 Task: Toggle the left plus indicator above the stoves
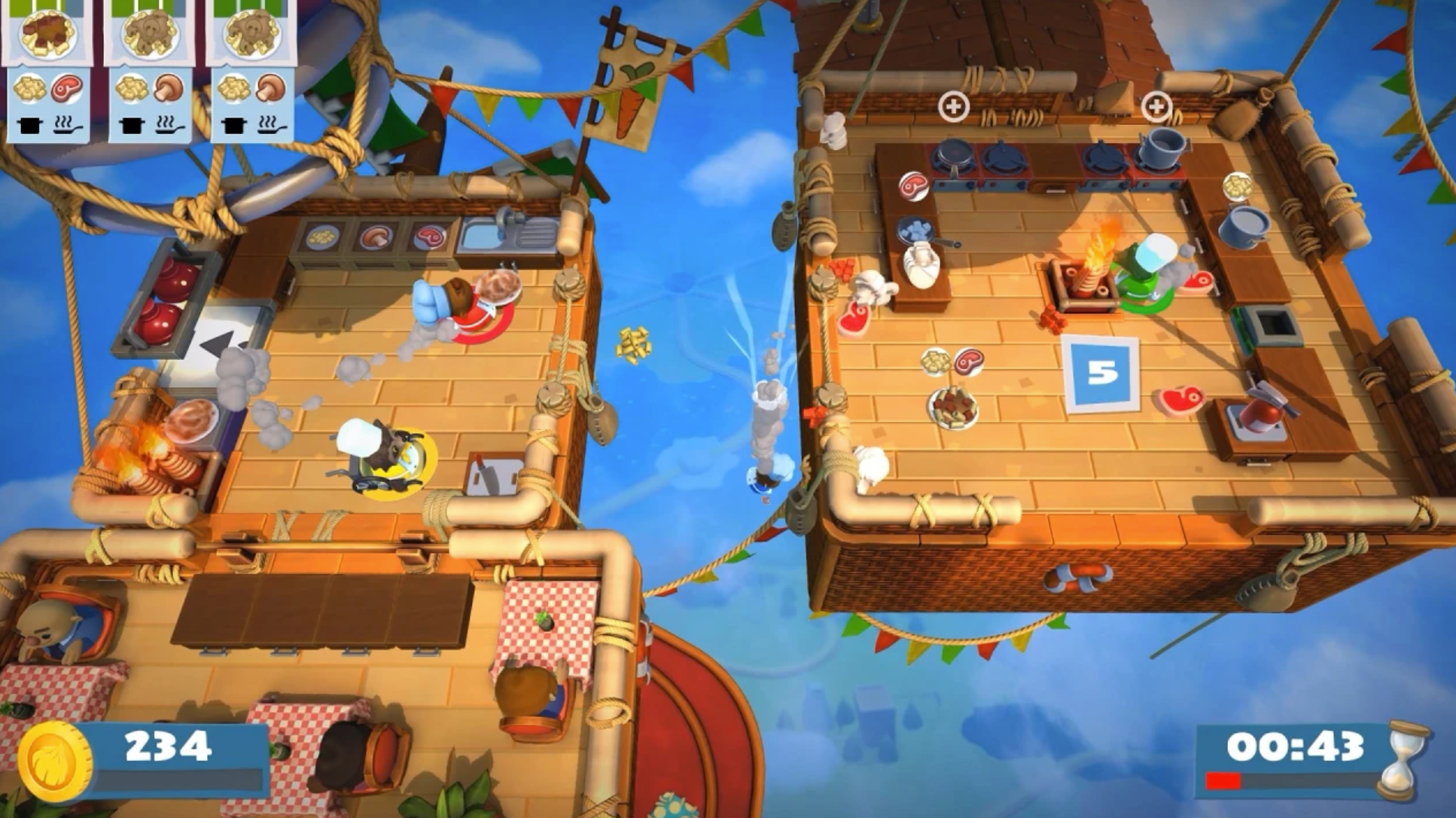coord(954,108)
